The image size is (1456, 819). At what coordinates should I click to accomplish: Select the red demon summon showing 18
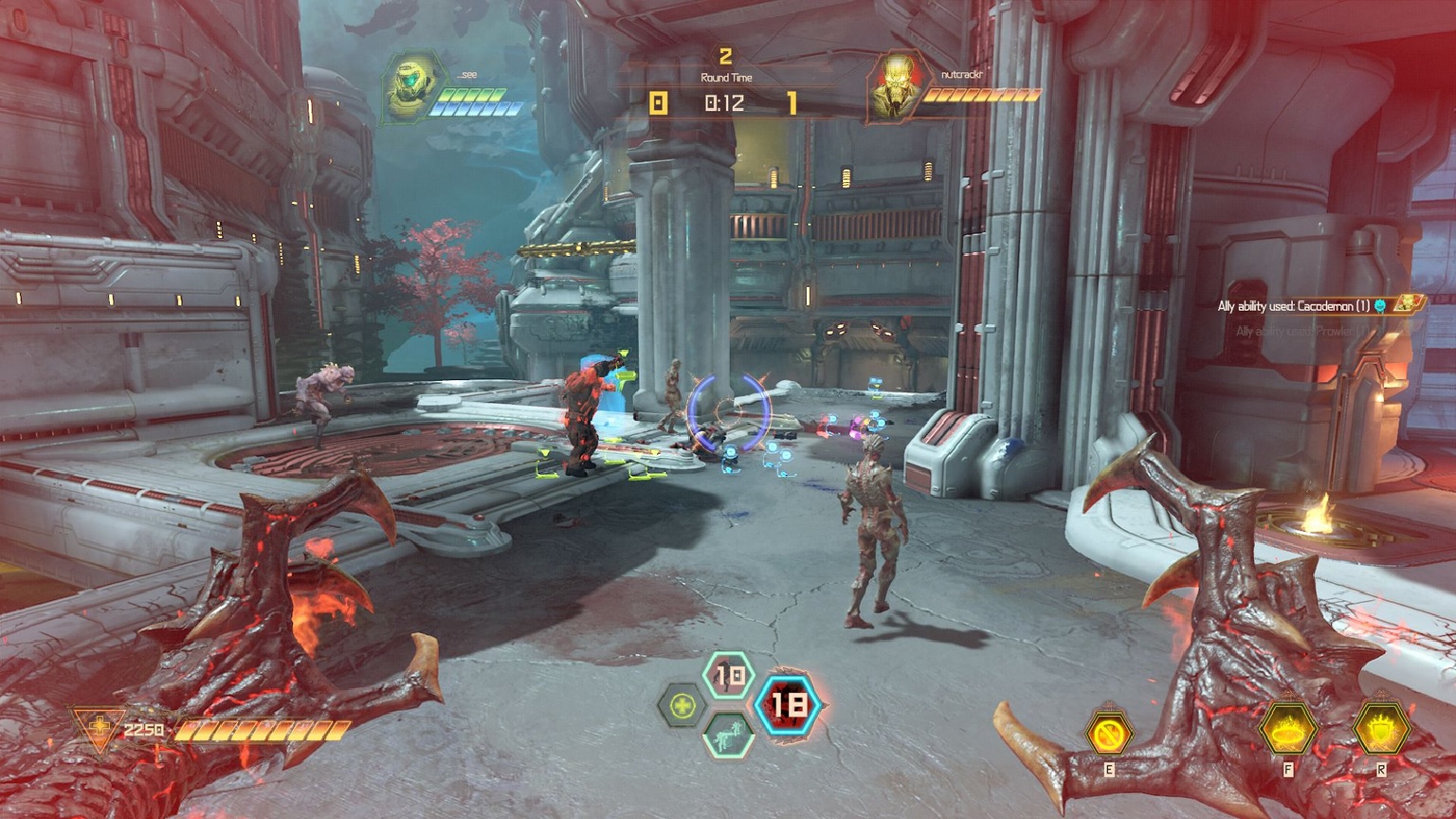click(788, 704)
